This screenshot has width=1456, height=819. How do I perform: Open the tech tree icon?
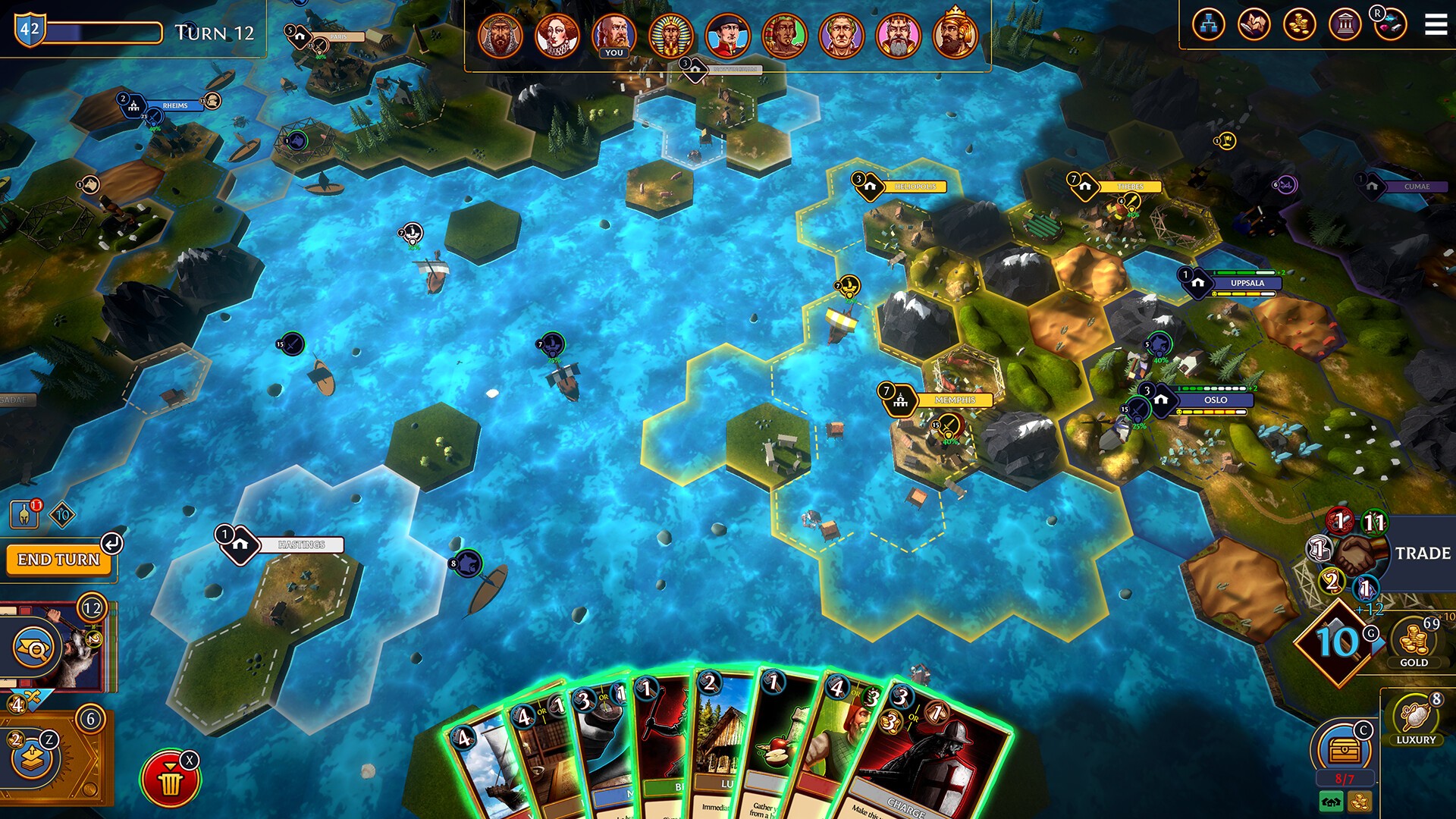click(1208, 25)
